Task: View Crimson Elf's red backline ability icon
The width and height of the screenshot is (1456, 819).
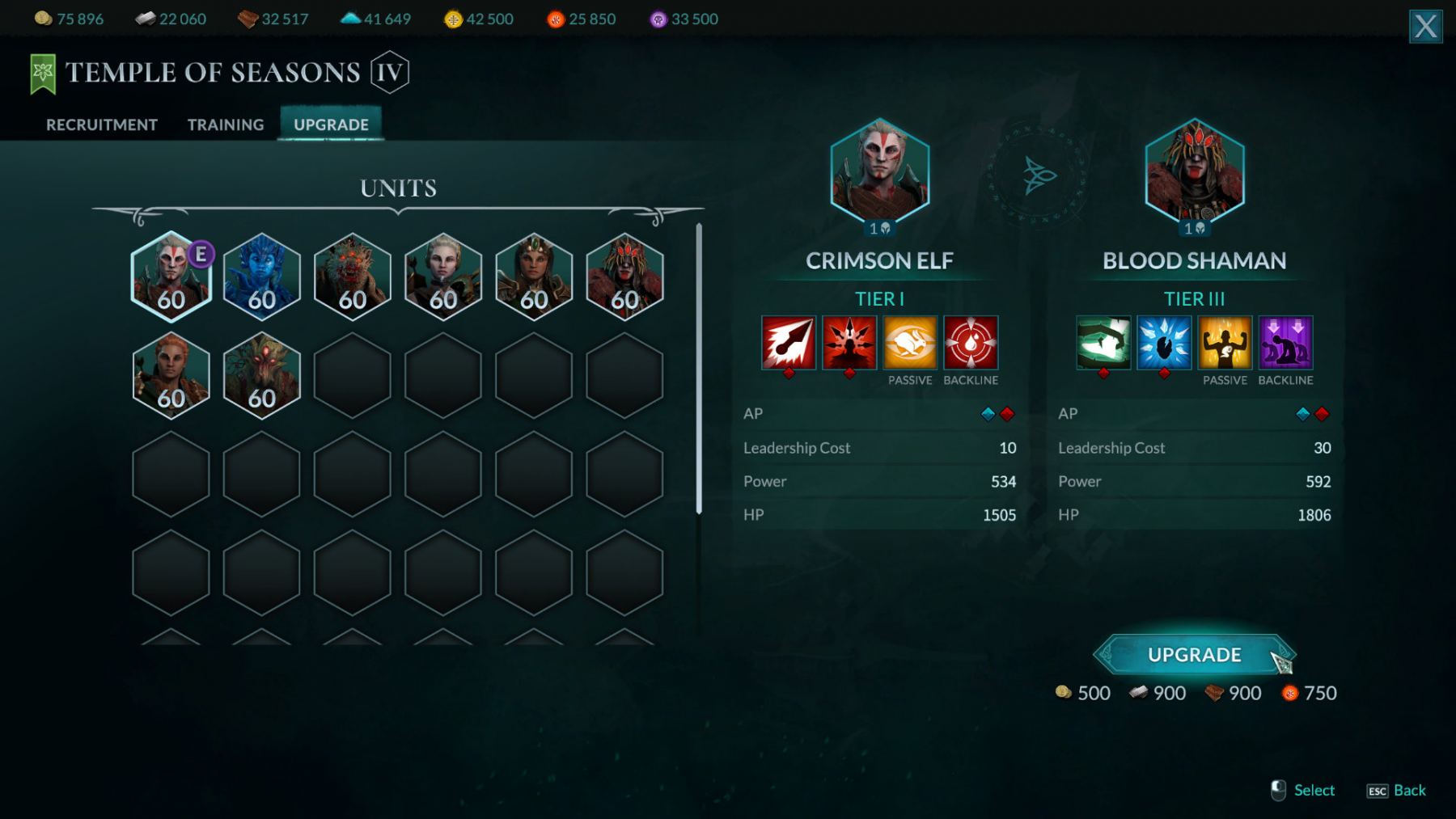Action: coord(971,343)
